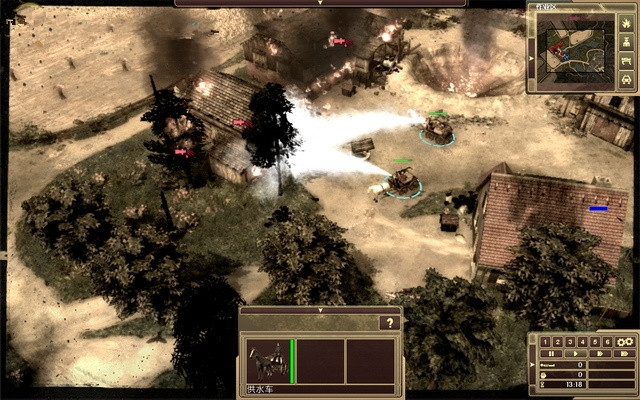Select control group 4

(582, 341)
